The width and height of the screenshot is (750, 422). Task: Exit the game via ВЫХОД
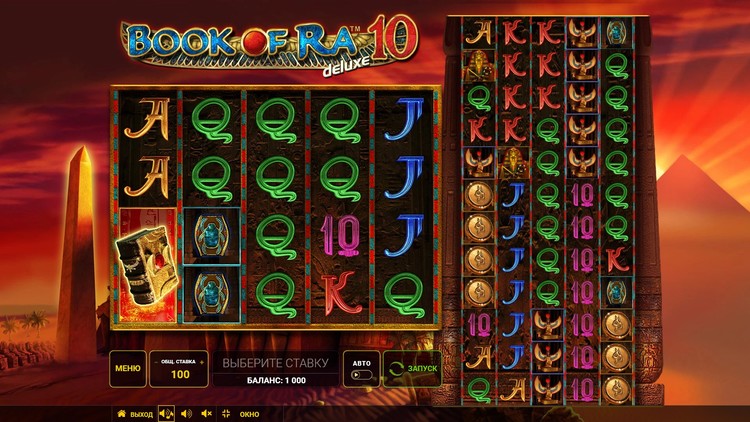135,413
